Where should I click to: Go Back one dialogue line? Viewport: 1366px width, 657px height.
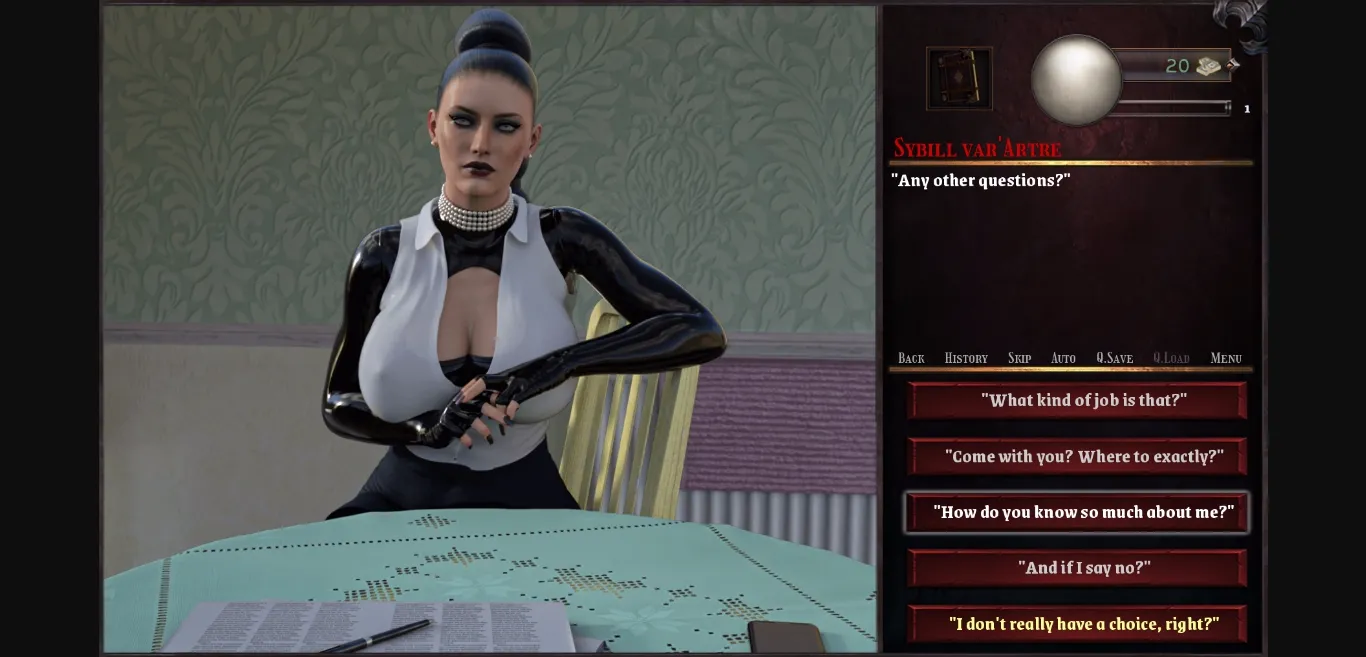911,358
